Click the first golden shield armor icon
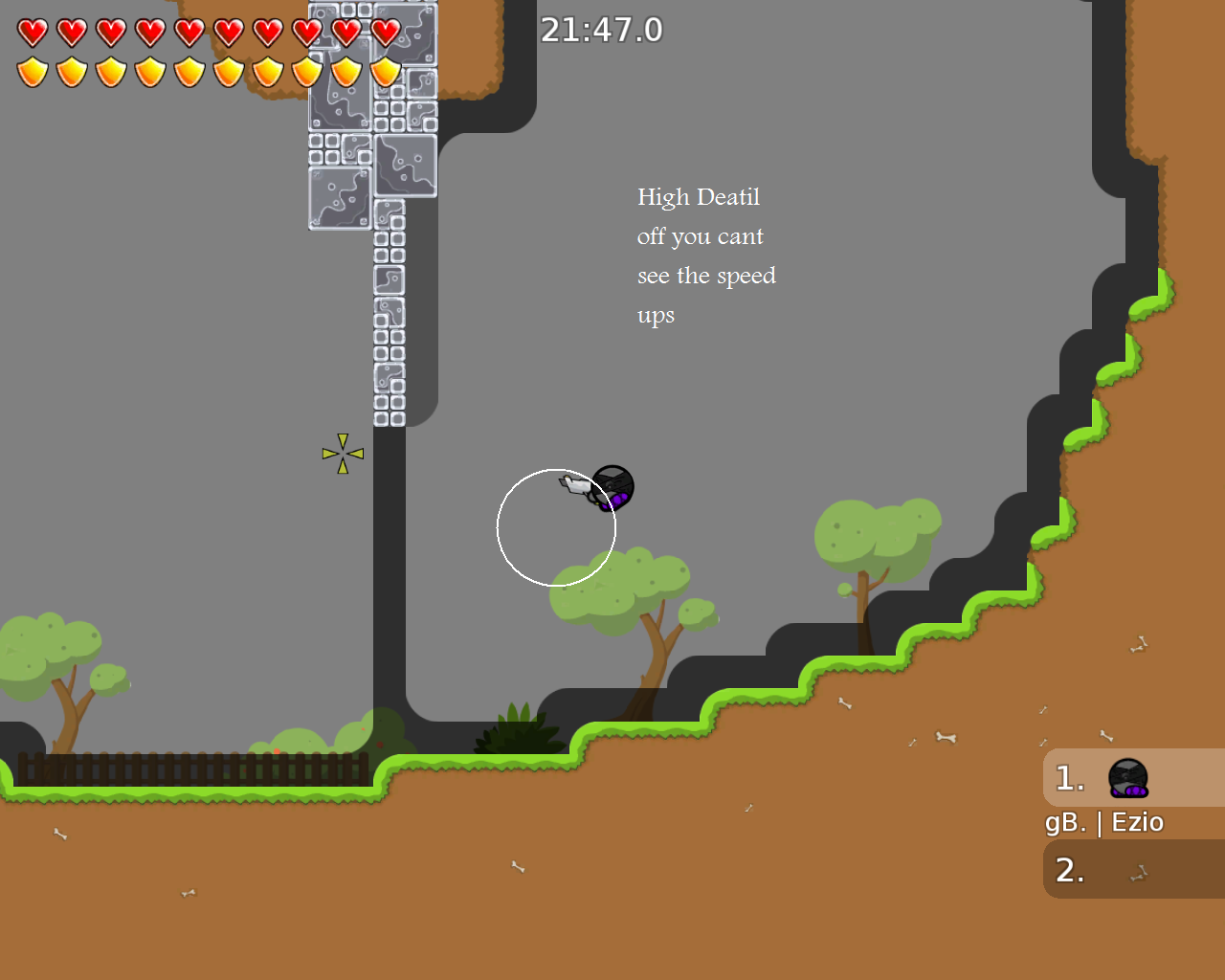This screenshot has height=980, width=1225. point(32,71)
